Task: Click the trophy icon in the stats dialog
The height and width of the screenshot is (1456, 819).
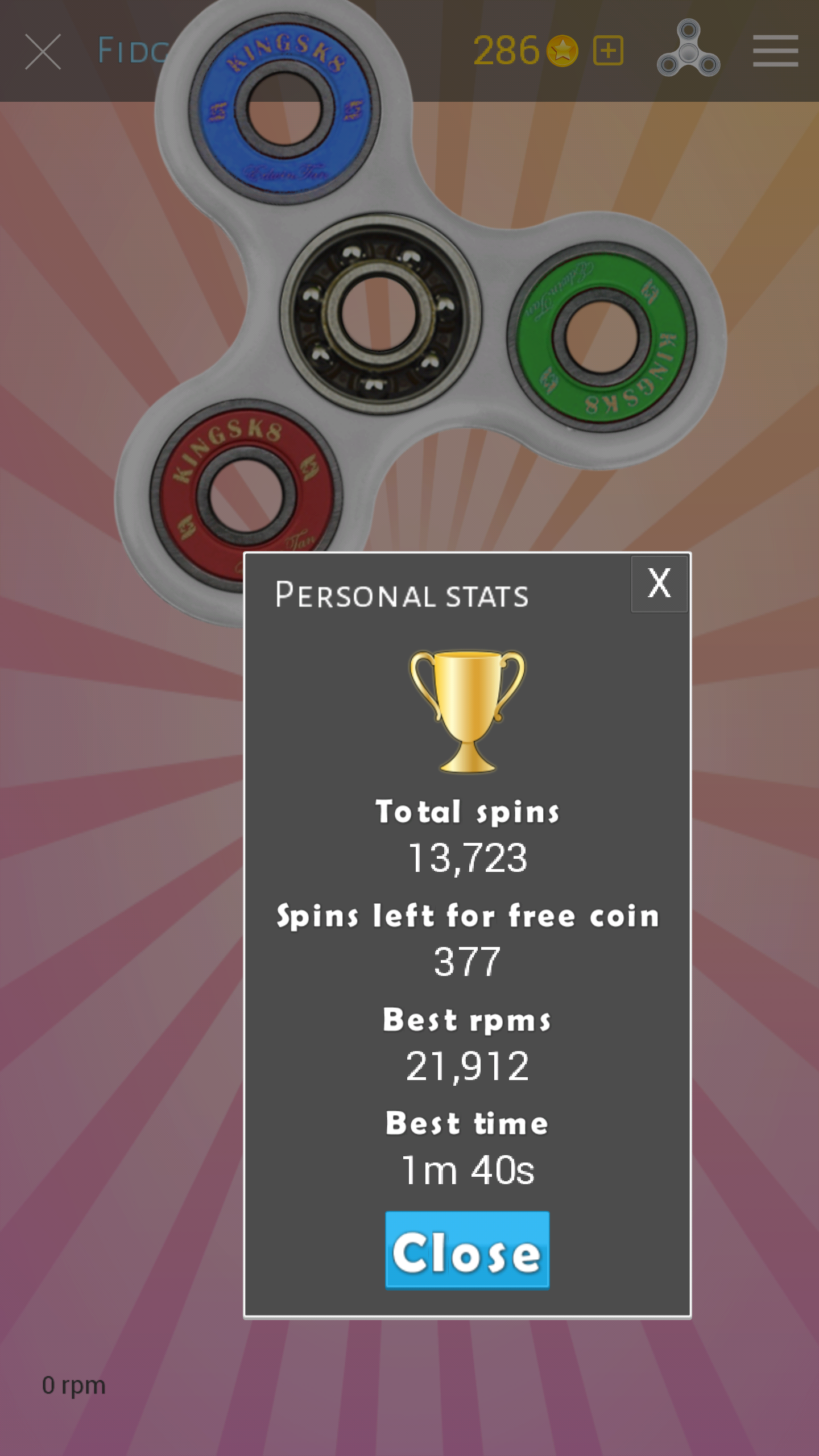Action: (466, 711)
